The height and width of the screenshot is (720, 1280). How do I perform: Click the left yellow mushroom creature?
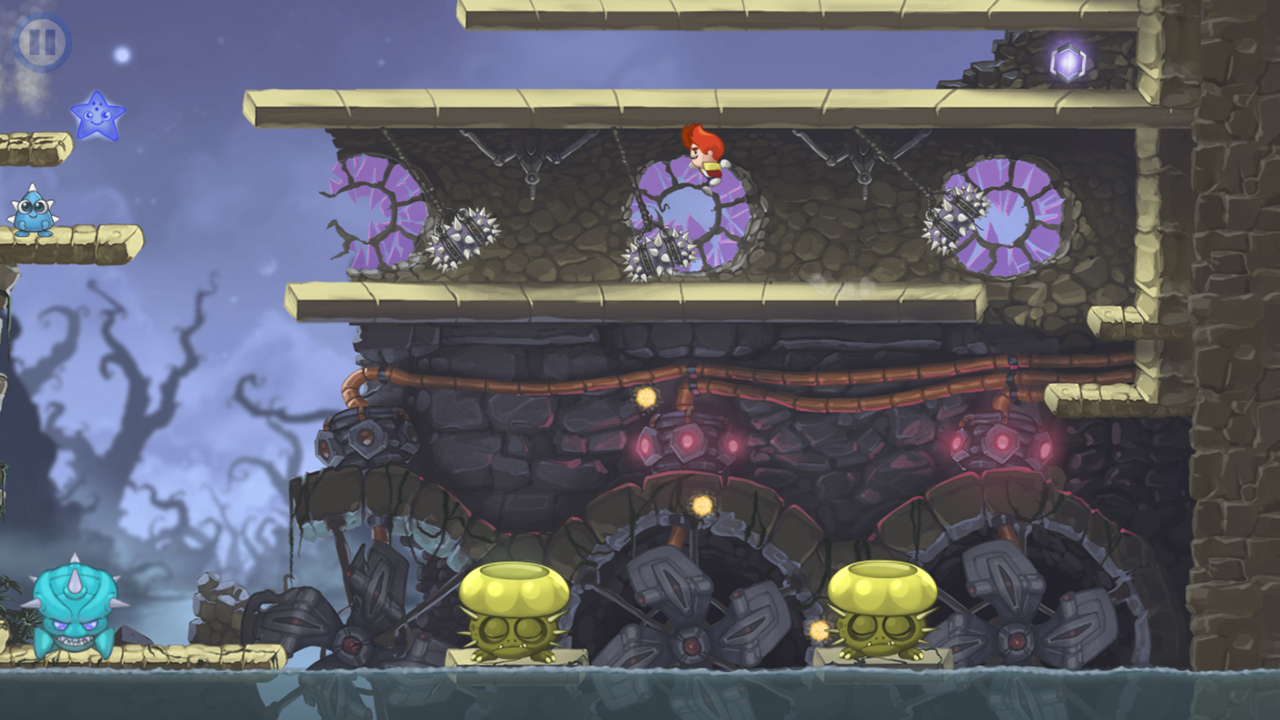(512, 605)
